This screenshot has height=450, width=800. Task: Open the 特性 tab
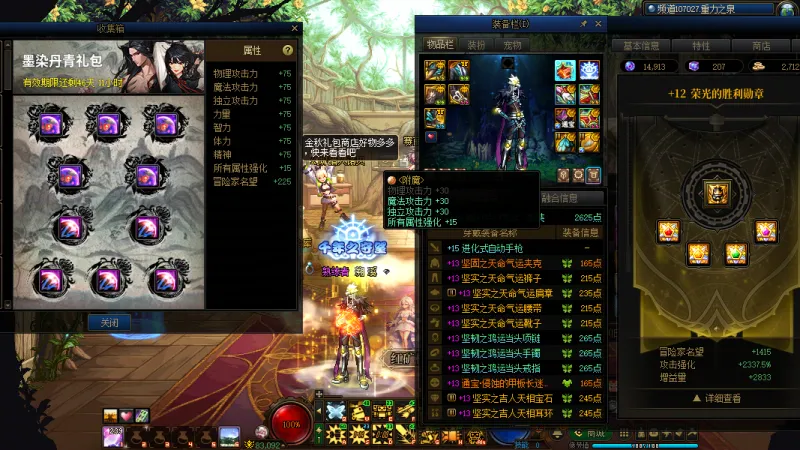(701, 46)
